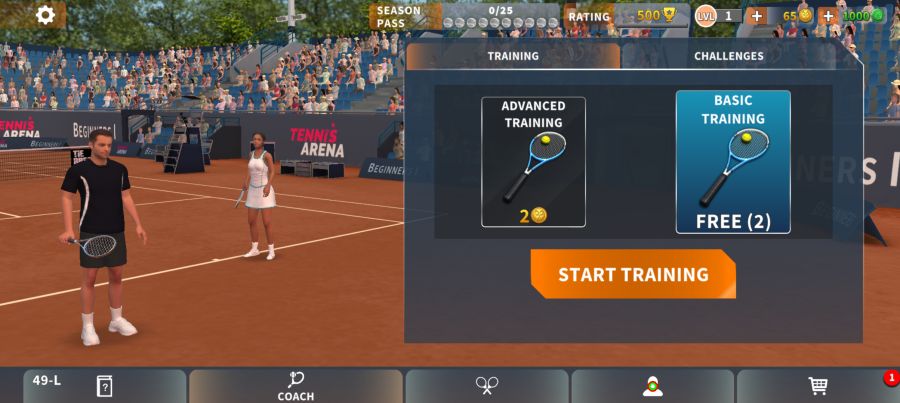Open the player level badge
Screen dimensions: 900x403
(717, 16)
